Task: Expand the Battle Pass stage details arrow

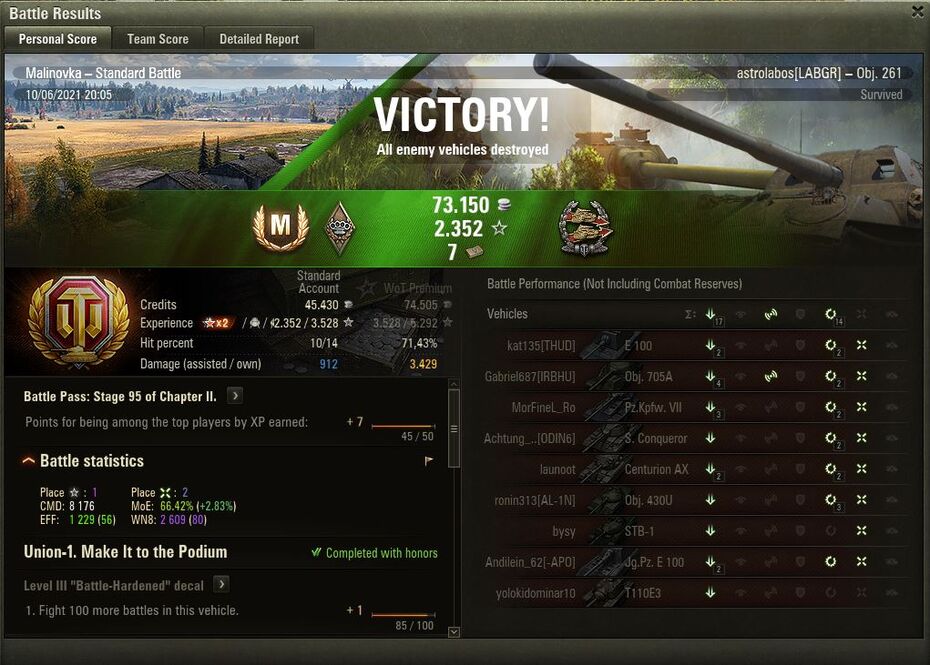Action: [235, 396]
